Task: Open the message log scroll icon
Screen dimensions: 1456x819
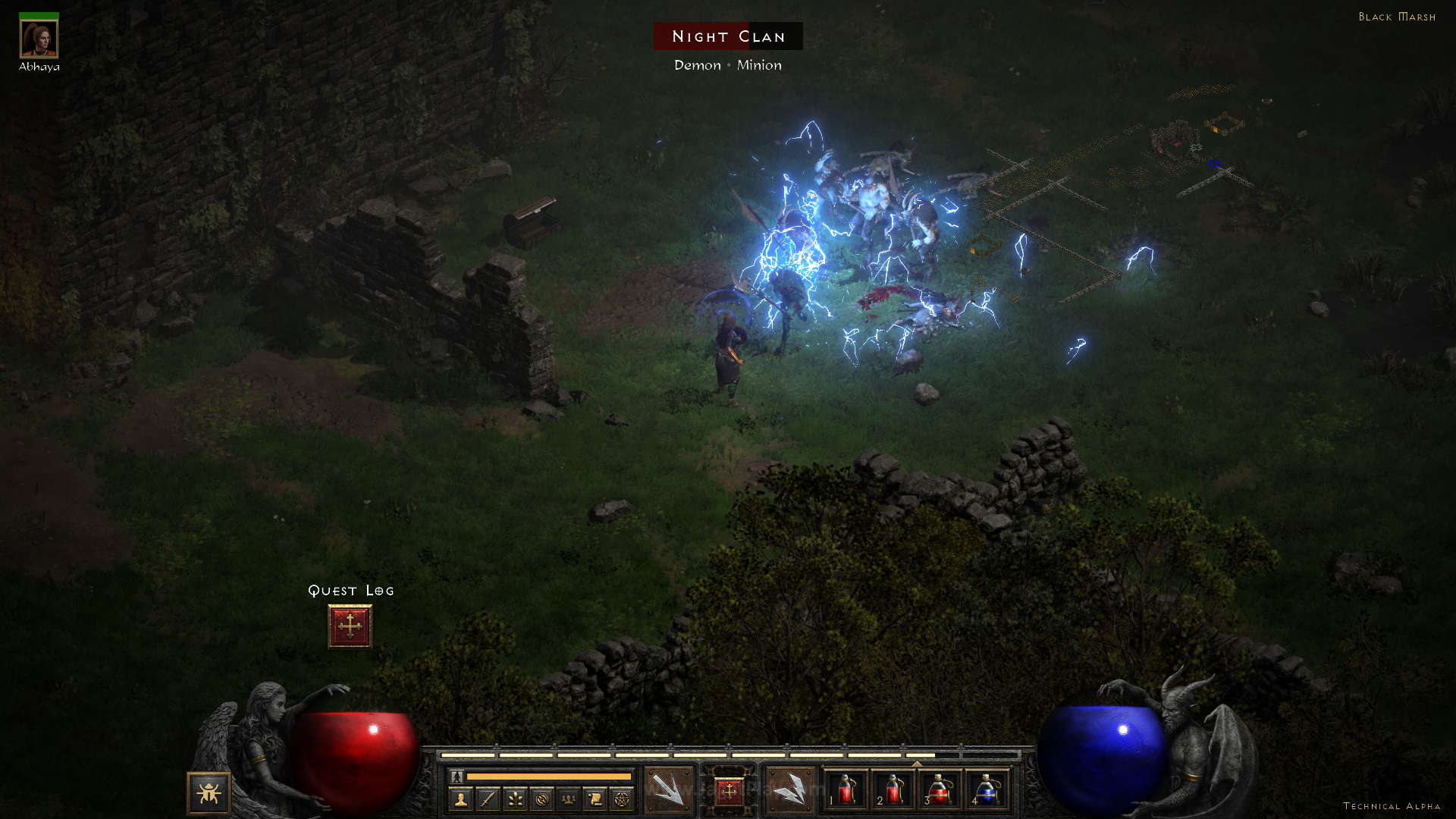Action: [595, 799]
